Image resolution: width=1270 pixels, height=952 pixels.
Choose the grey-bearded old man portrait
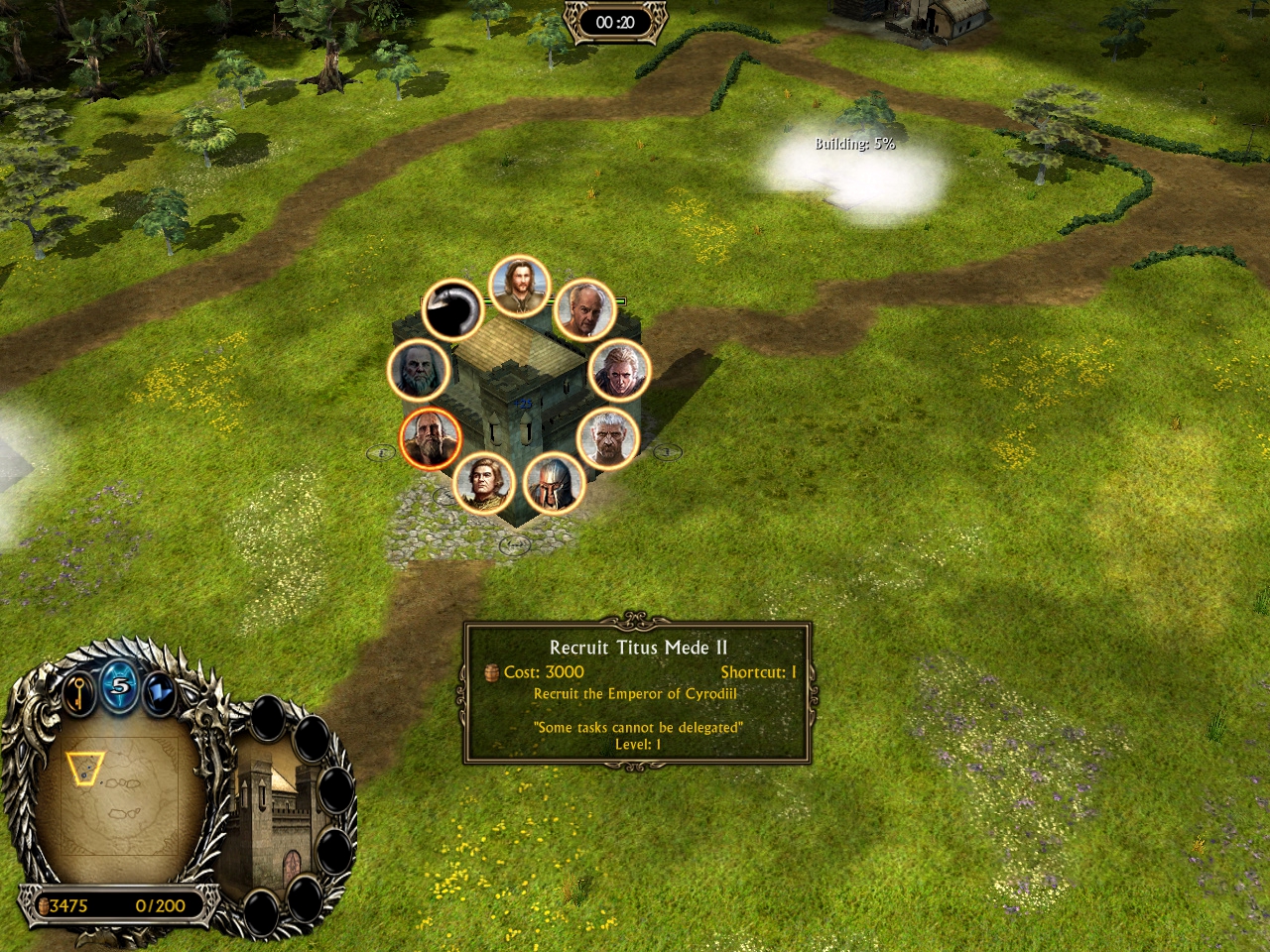418,370
